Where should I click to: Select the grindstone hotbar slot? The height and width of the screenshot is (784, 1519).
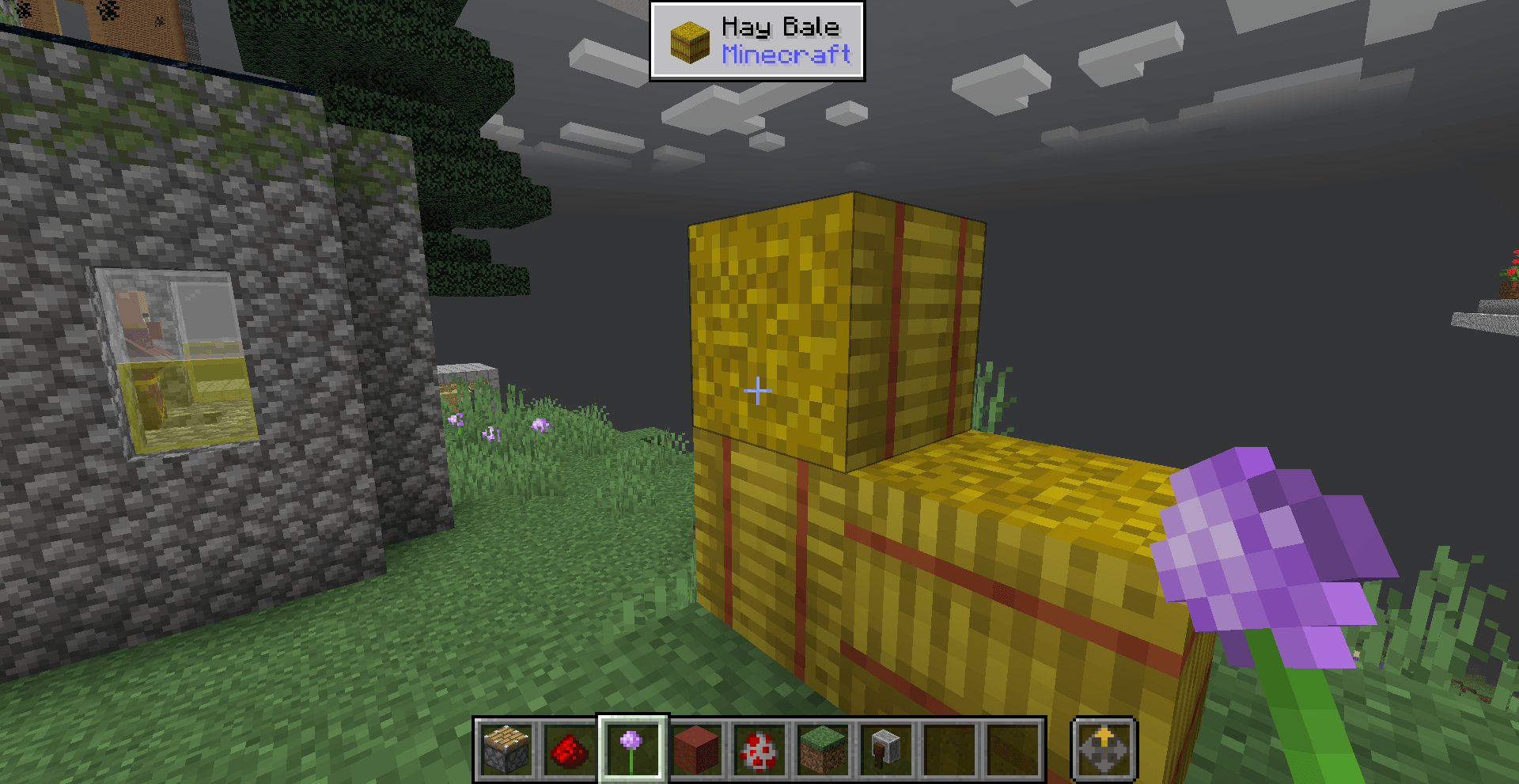[886, 749]
